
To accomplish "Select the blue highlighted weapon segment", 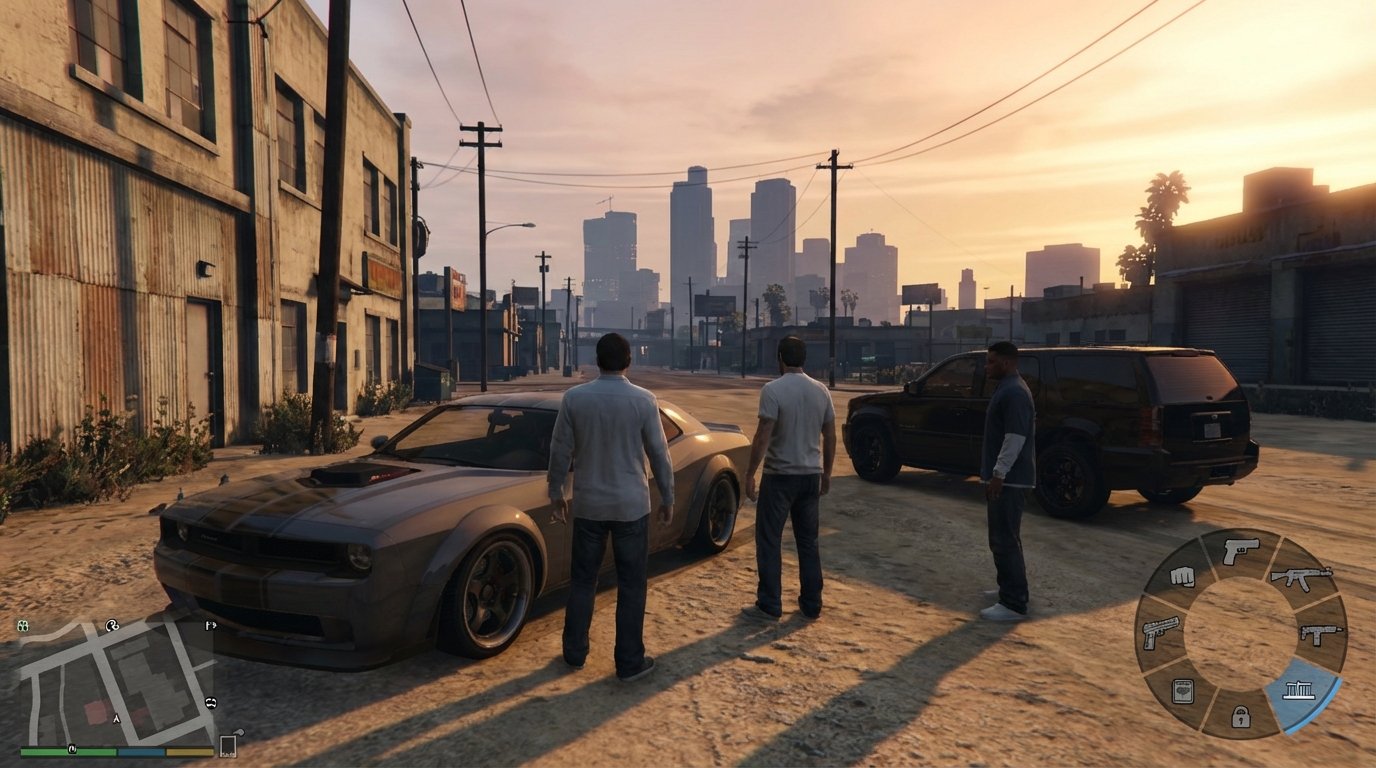I will pyautogui.click(x=1298, y=690).
